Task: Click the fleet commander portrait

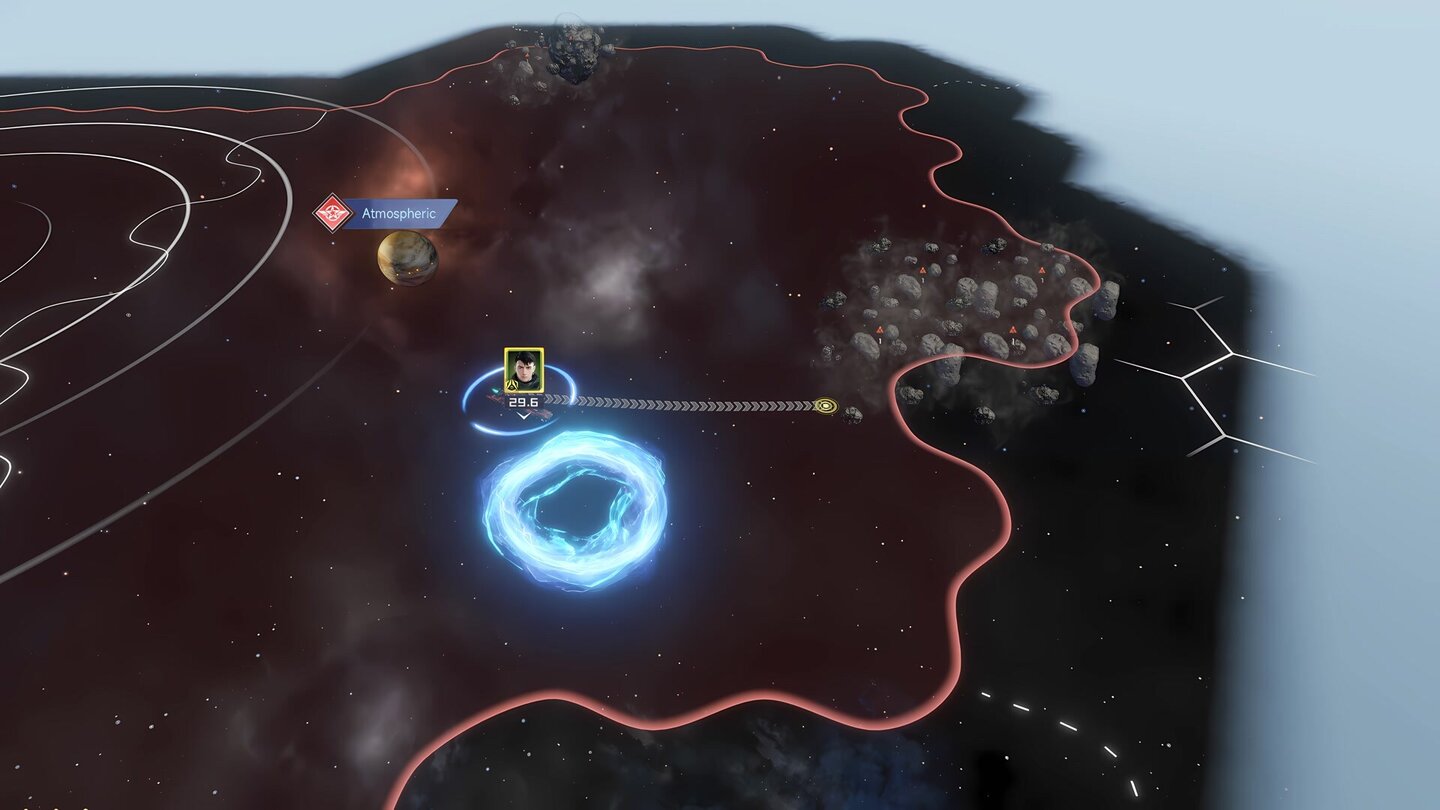Action: point(523,370)
